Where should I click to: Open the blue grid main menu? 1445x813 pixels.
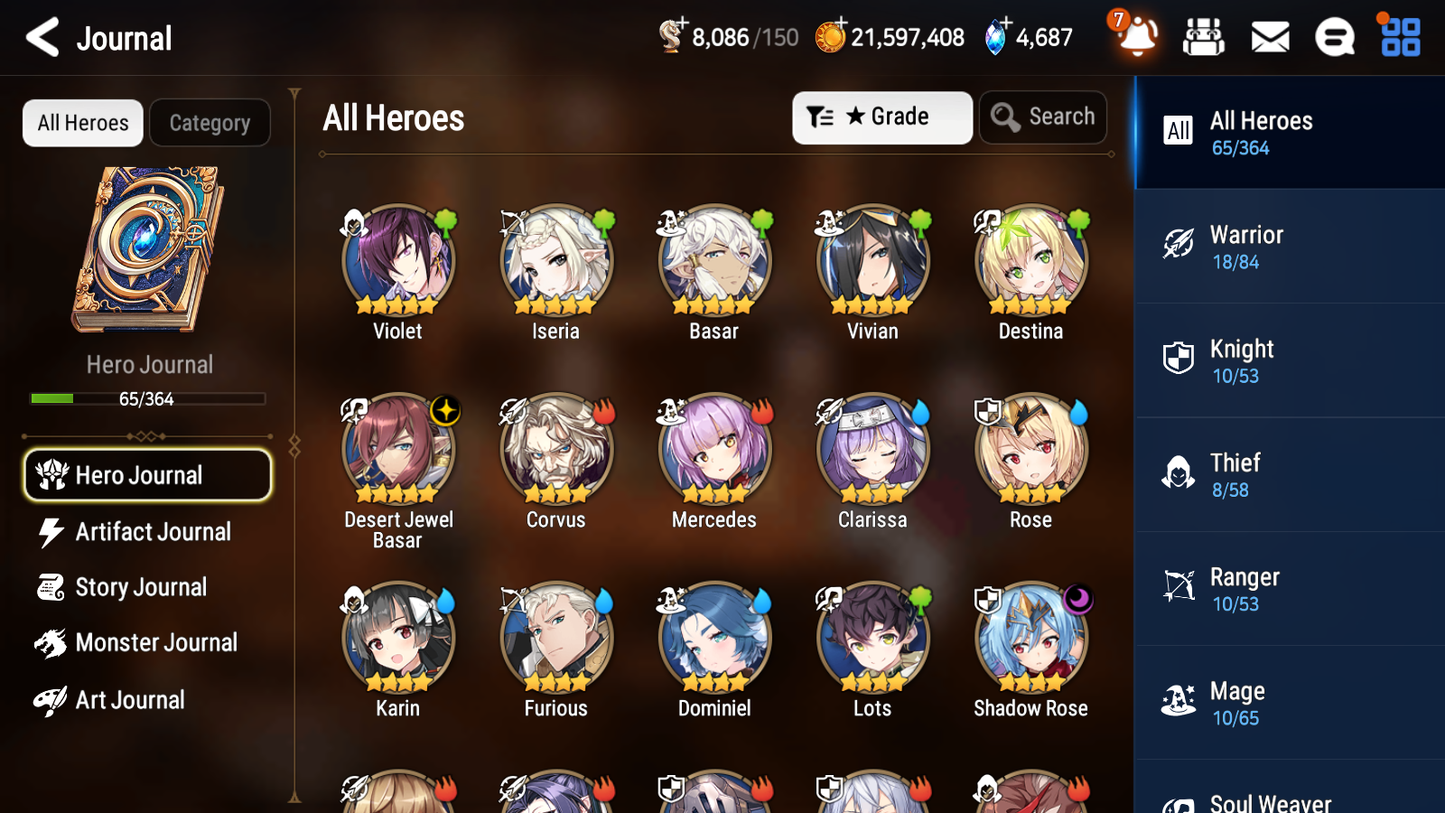pos(1399,36)
